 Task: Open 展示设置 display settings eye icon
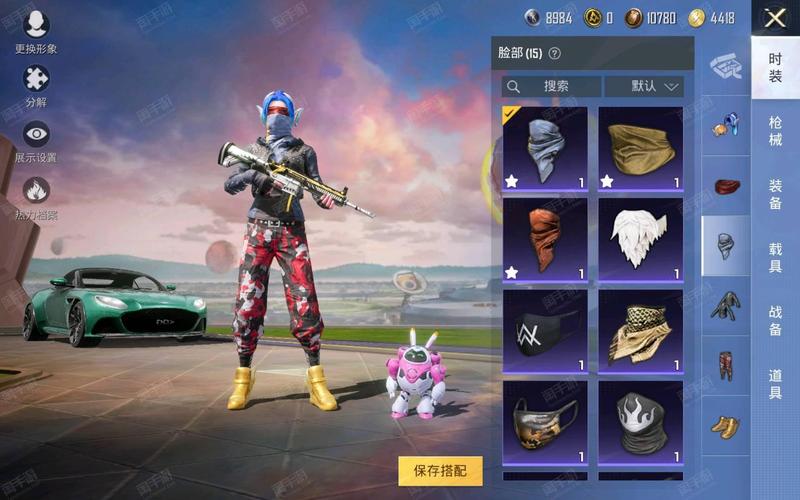pyautogui.click(x=36, y=139)
